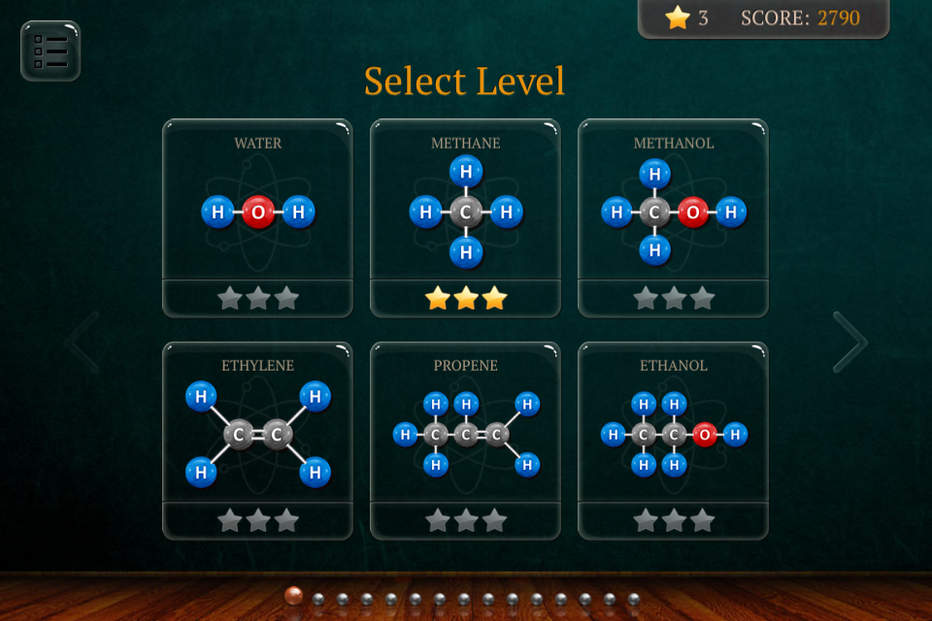This screenshot has width=932, height=621.
Task: Click the previous page arrow
Action: (83, 342)
